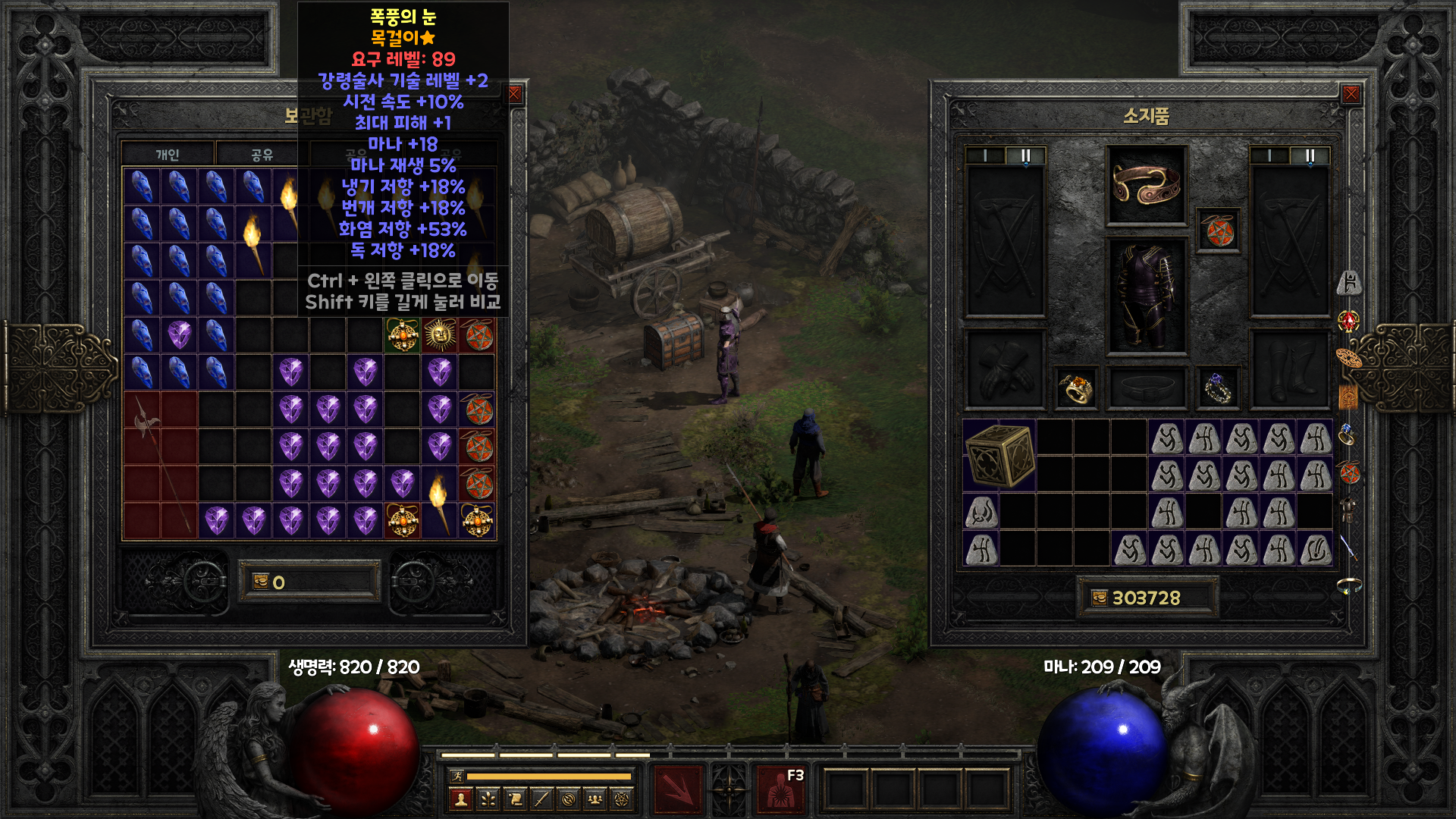Image resolution: width=1456 pixels, height=819 pixels.
Task: Click the stash gold withdraw button
Action: (261, 582)
